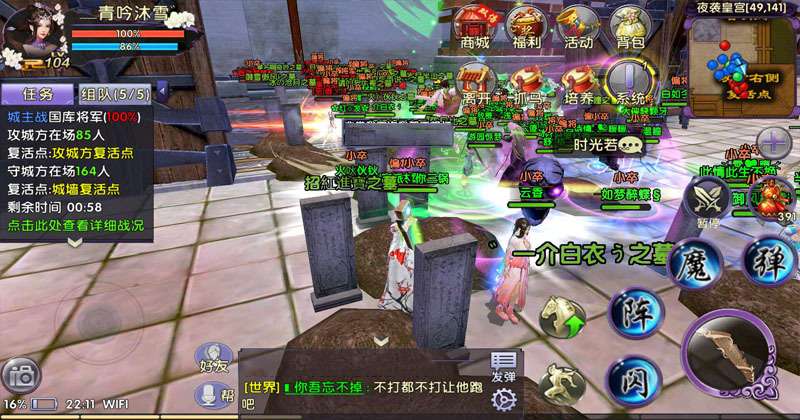Image resolution: width=800 pixels, height=420 pixels.
Task: Open the 好友 friends list
Action: pyautogui.click(x=214, y=358)
